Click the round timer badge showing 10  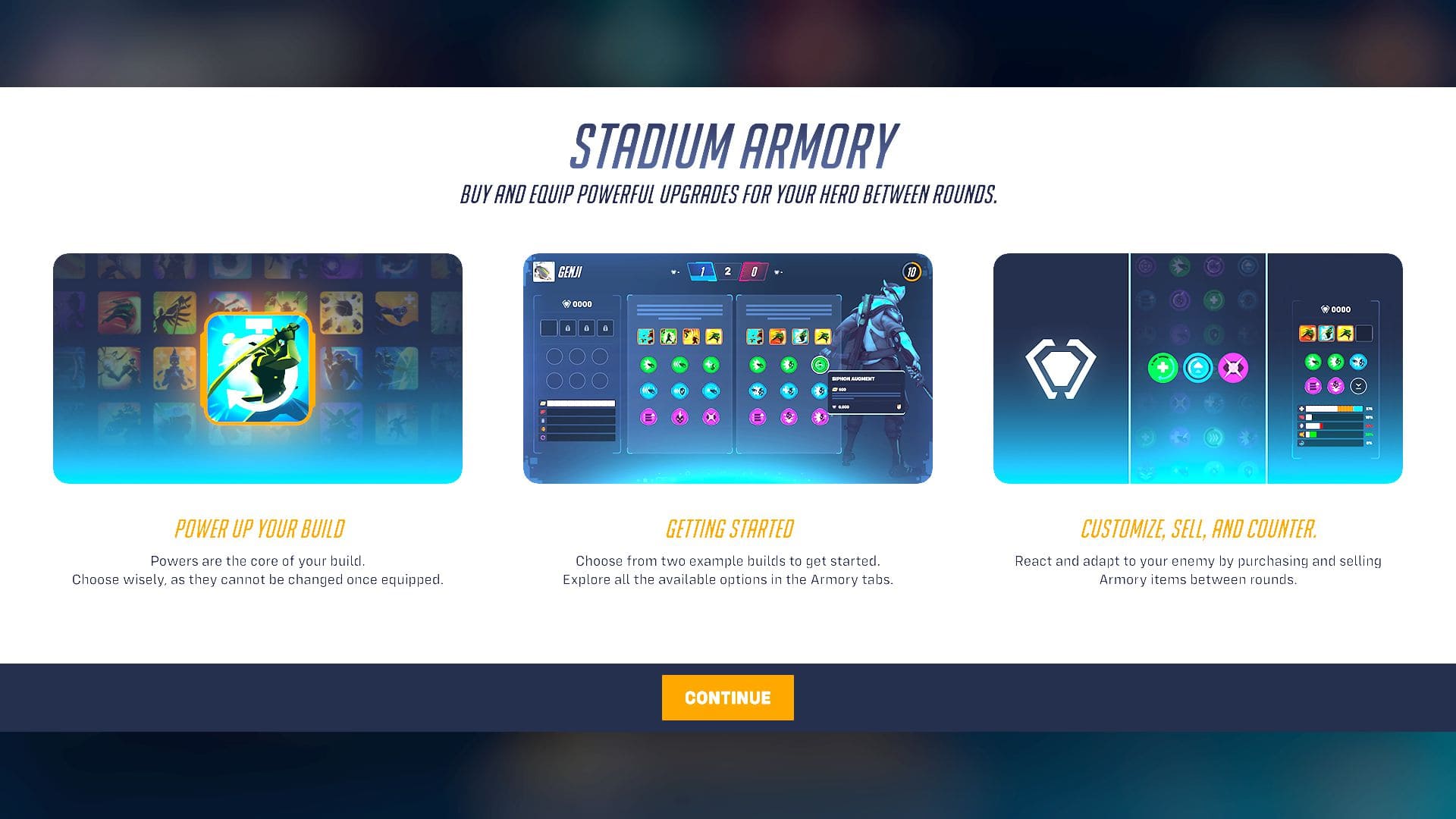pyautogui.click(x=912, y=272)
